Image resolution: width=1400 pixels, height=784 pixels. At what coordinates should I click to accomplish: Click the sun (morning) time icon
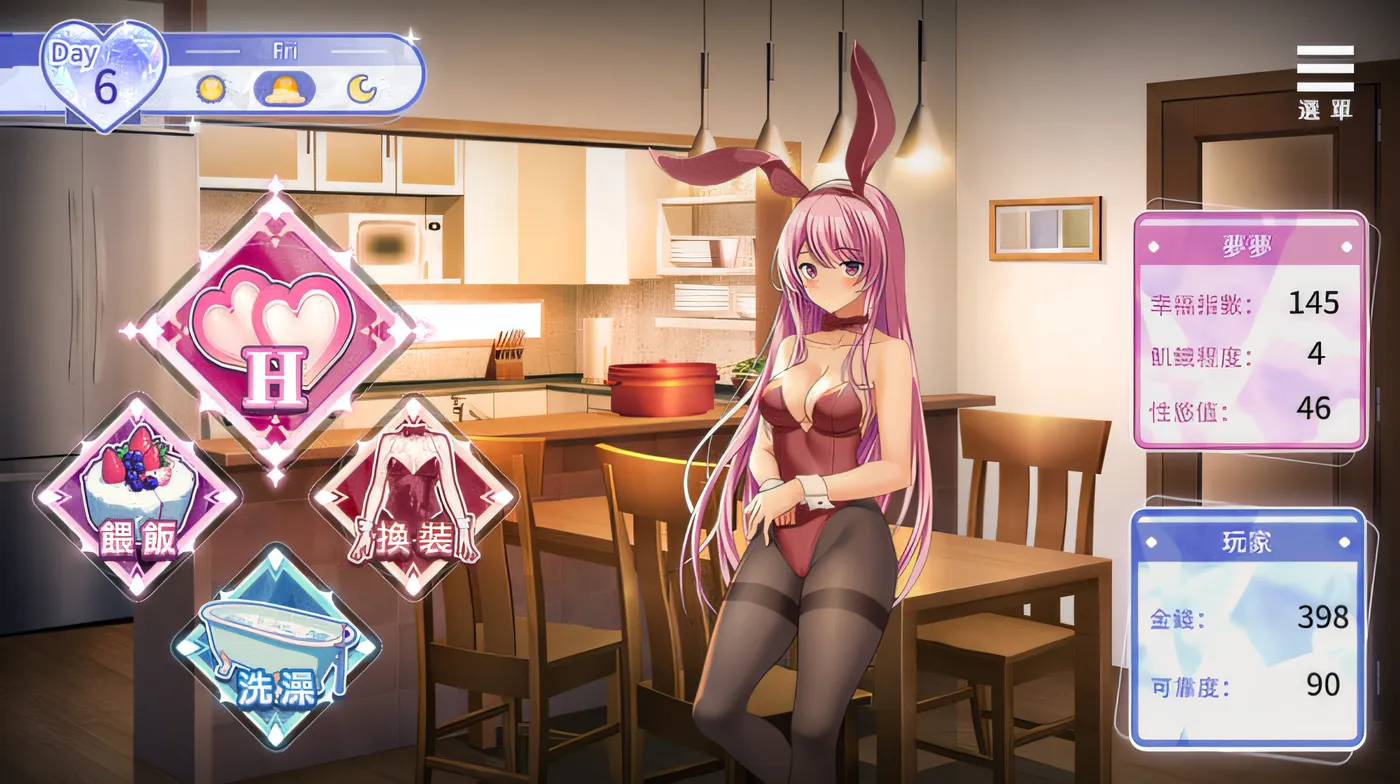(209, 90)
